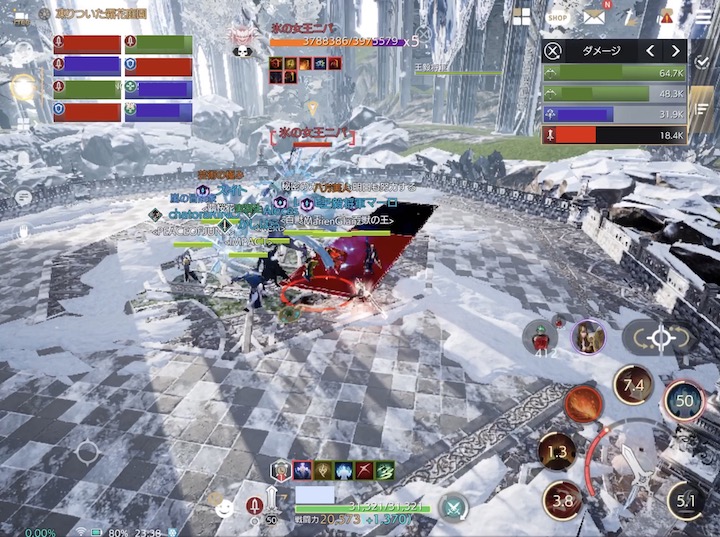
Task: Use the skill with 7.4 cooldown
Action: (x=633, y=385)
